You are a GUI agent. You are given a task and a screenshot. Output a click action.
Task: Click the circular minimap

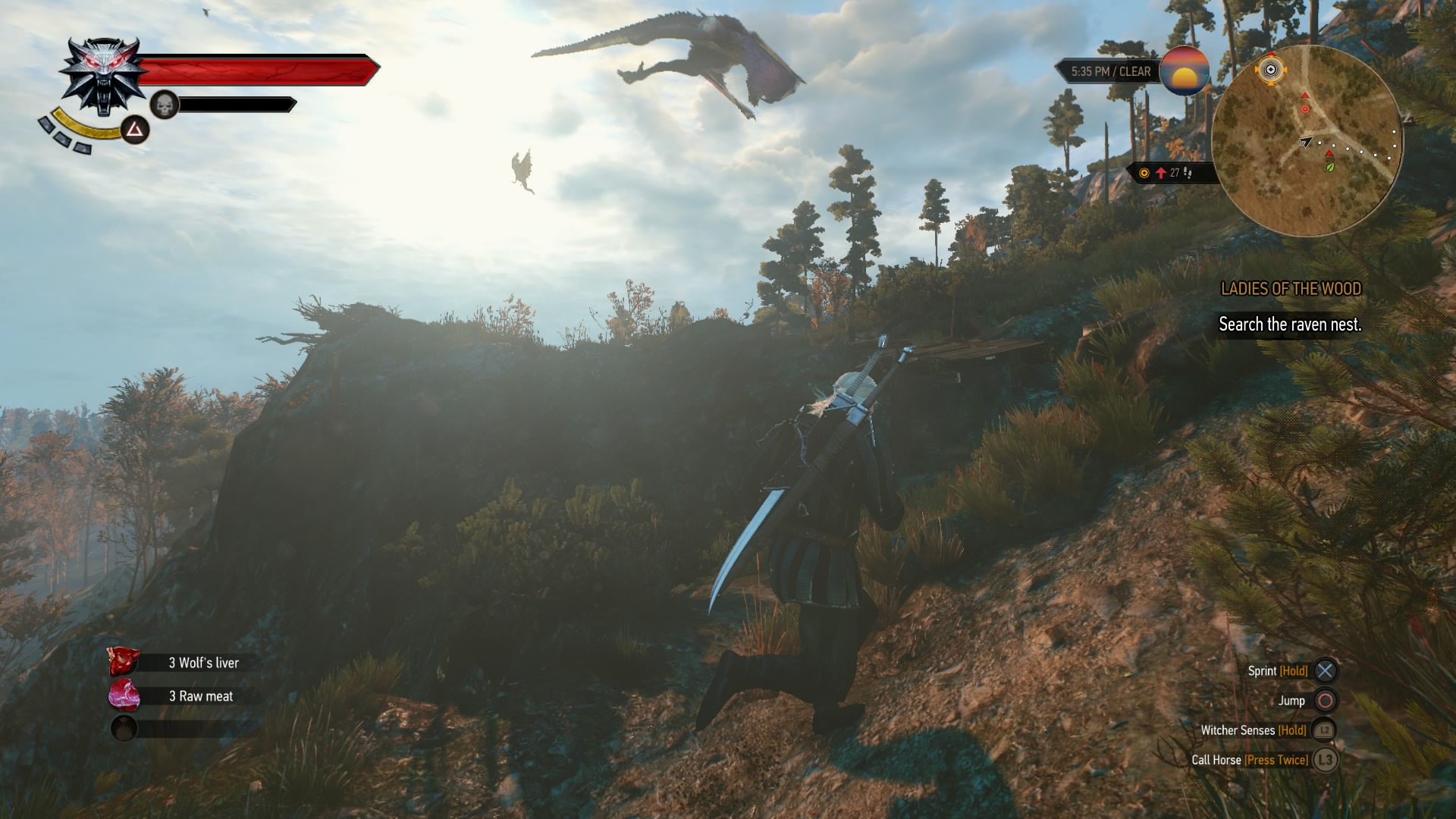(x=1307, y=141)
